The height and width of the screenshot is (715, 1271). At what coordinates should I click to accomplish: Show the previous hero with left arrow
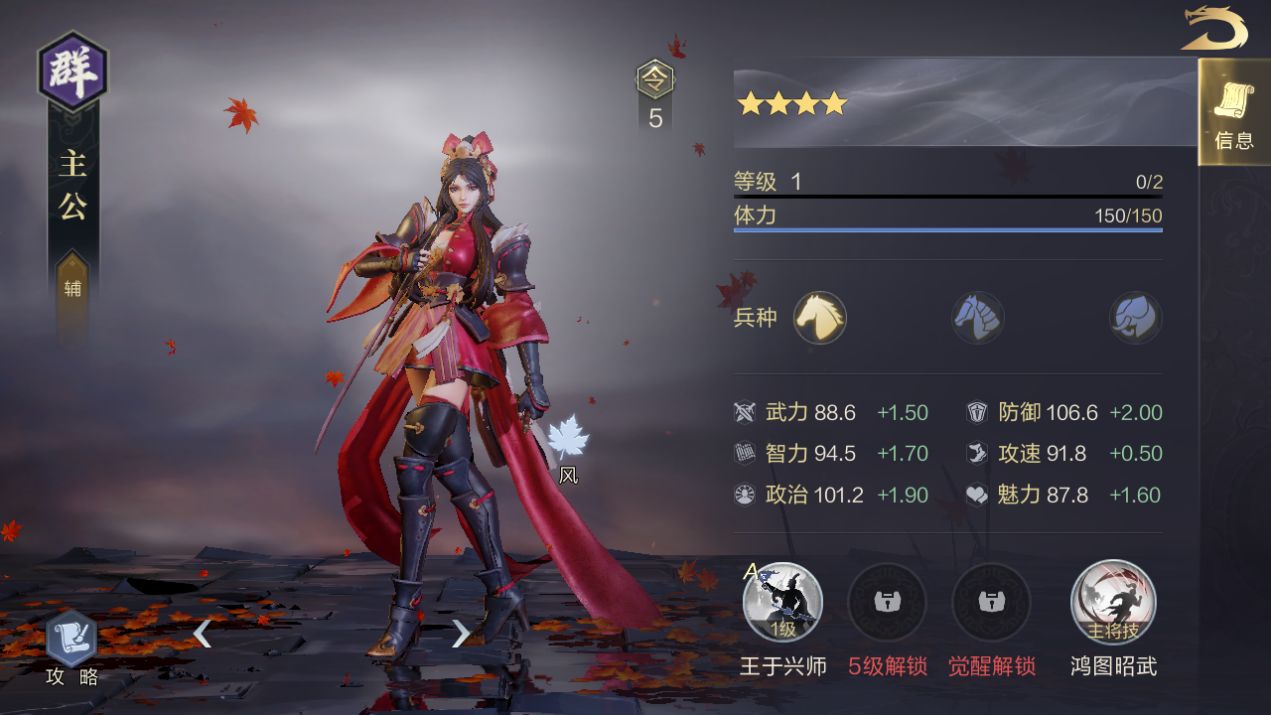point(202,633)
